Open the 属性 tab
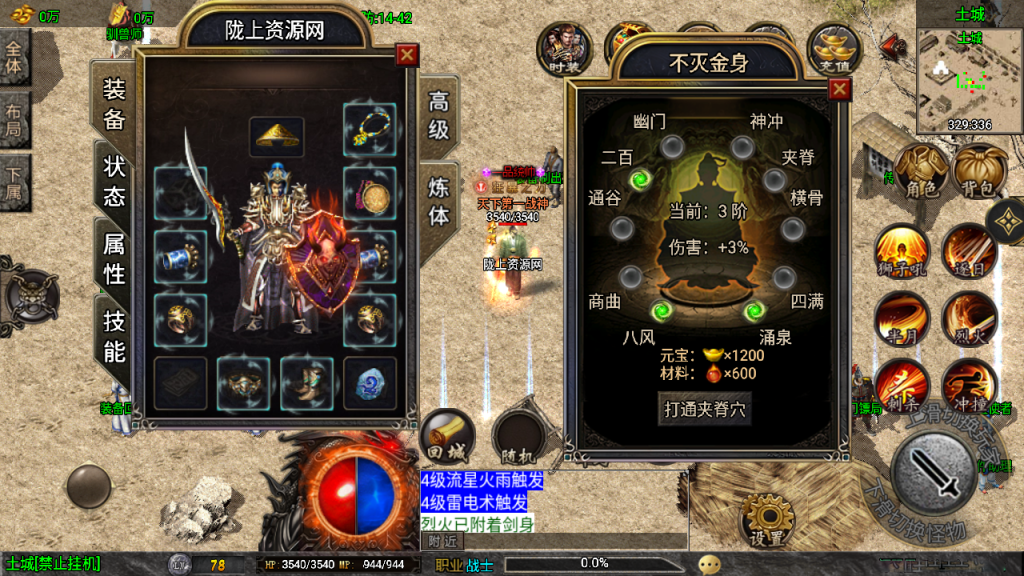This screenshot has height=576, width=1024. [x=114, y=257]
